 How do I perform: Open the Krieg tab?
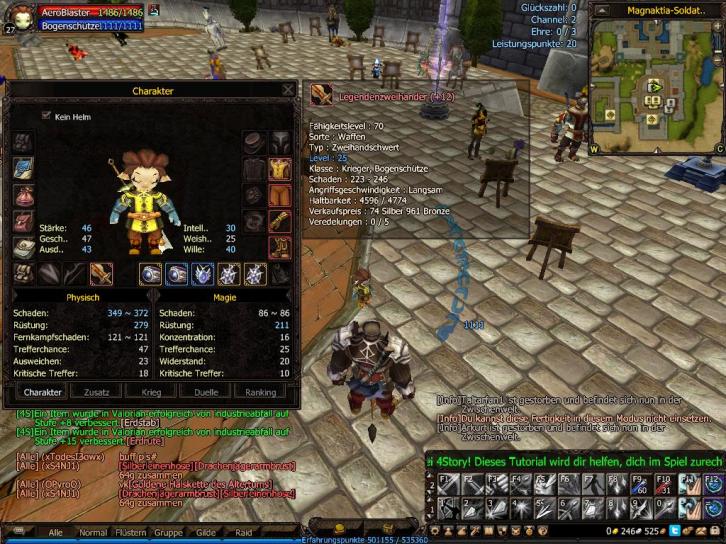[151, 392]
